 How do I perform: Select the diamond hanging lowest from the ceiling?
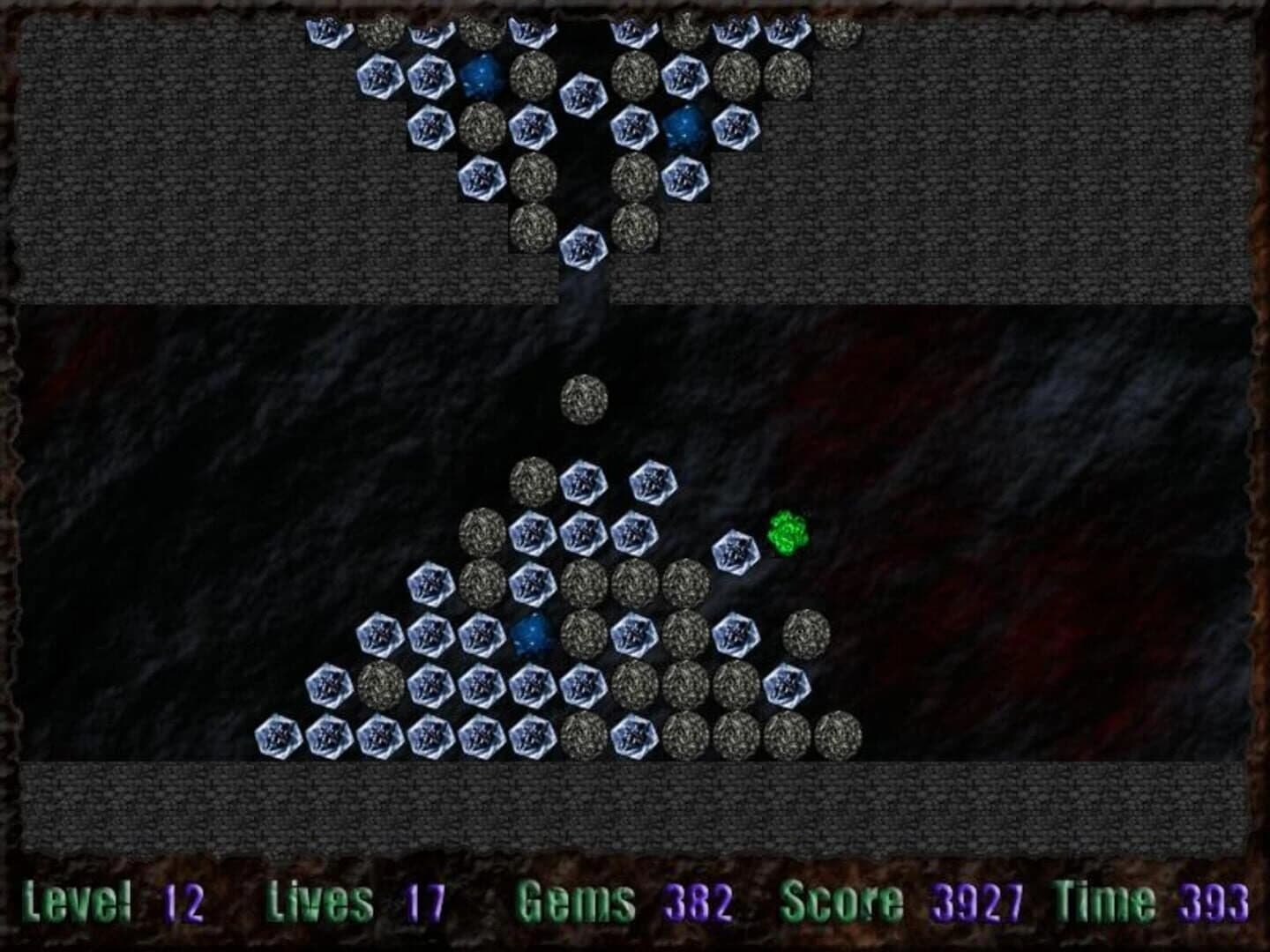pyautogui.click(x=583, y=243)
